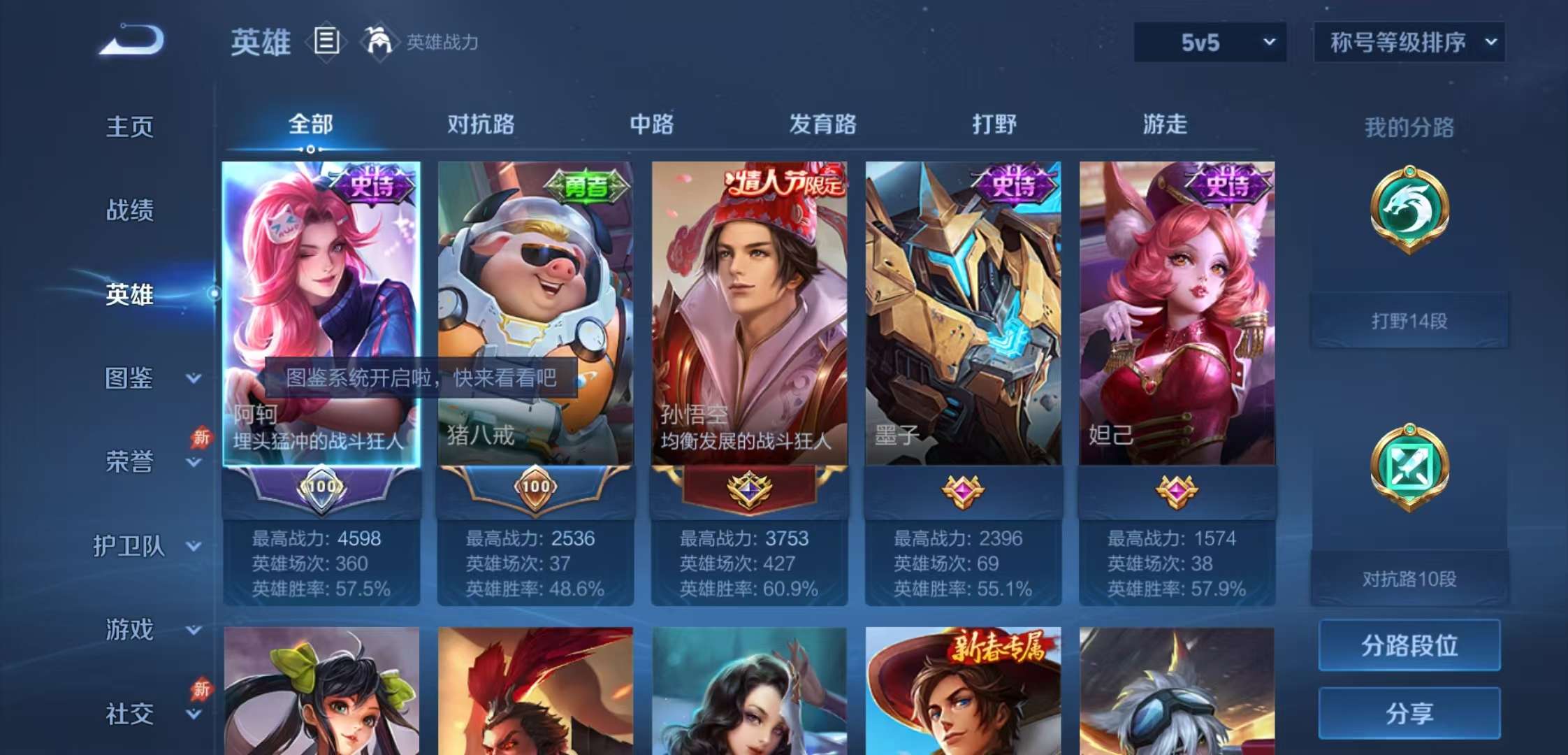Open the 5v5 mode dropdown

(1209, 42)
